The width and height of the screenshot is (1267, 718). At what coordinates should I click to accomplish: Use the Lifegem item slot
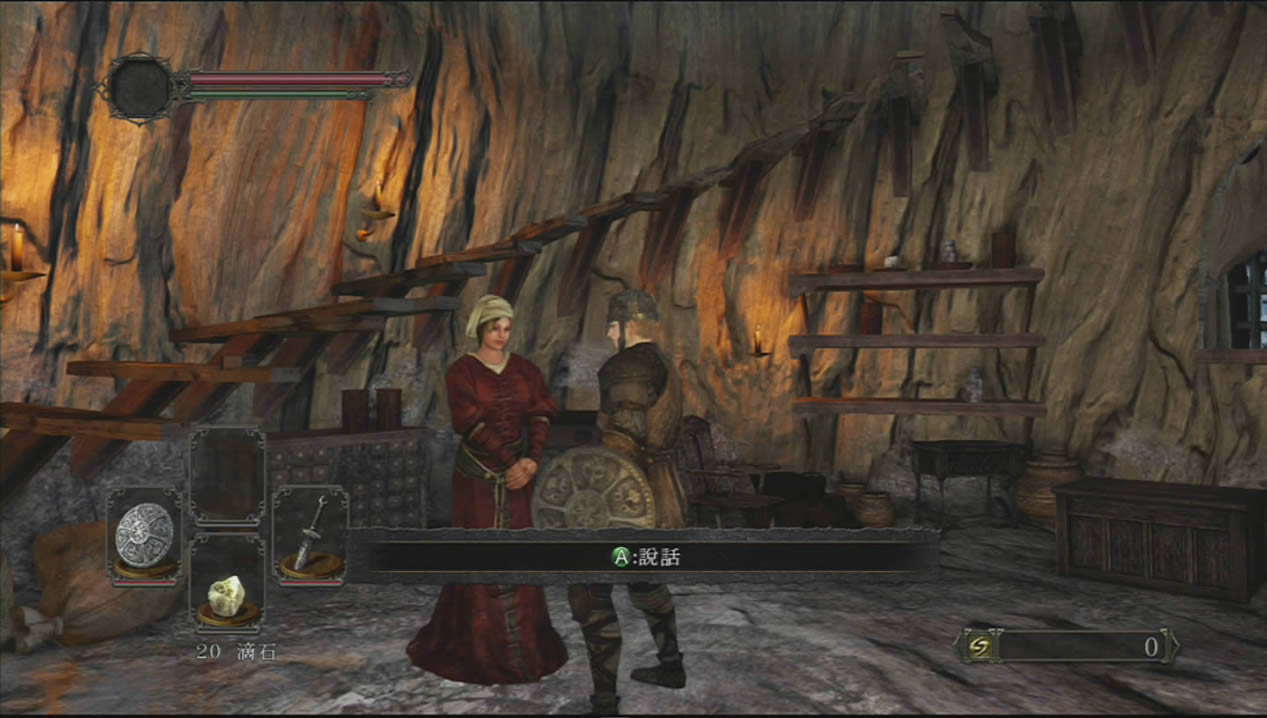(x=228, y=597)
